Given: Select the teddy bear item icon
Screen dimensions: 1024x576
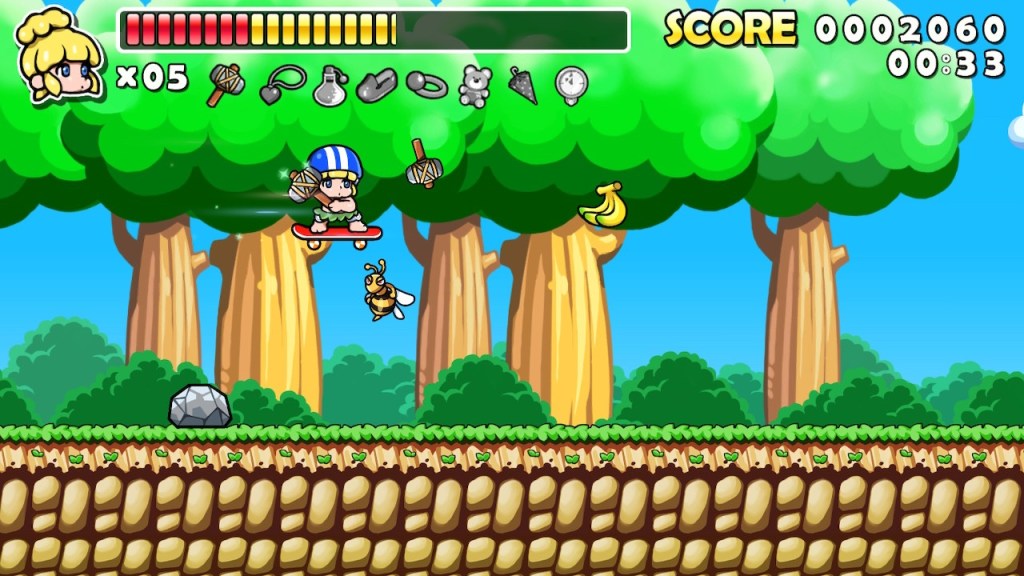Looking at the screenshot, I should pos(475,86).
